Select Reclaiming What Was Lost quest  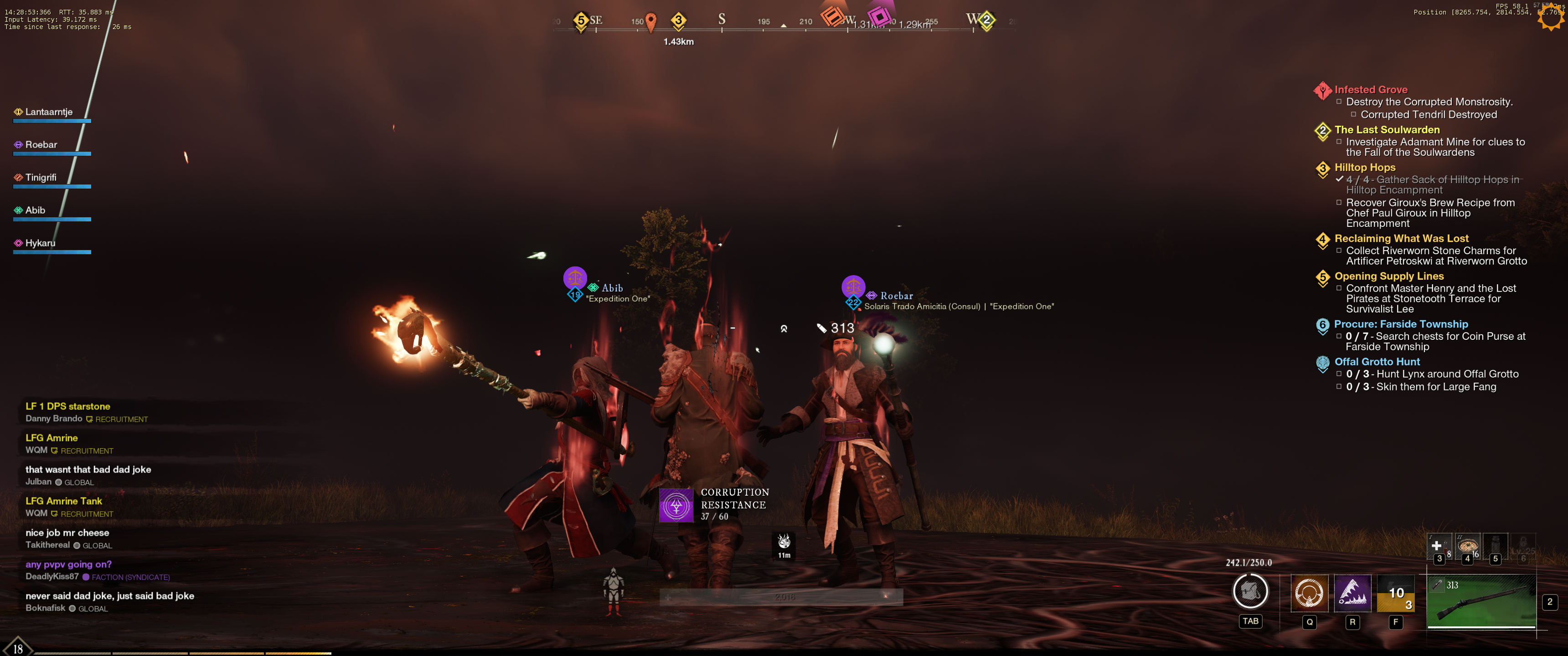(x=1401, y=239)
